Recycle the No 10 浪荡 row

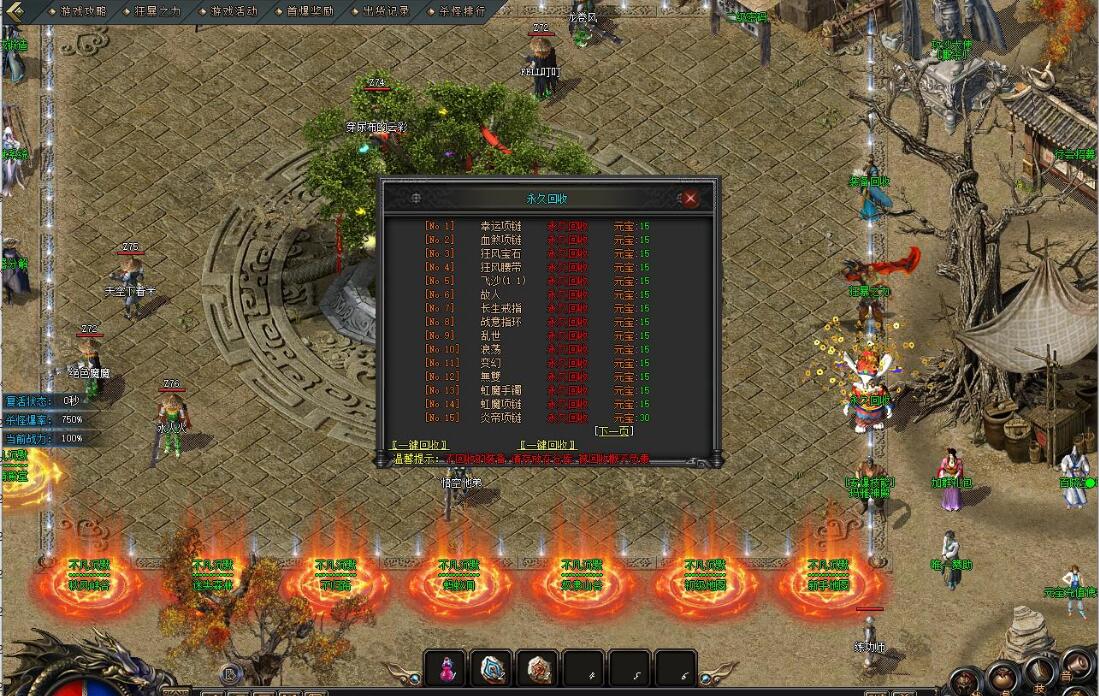point(568,349)
